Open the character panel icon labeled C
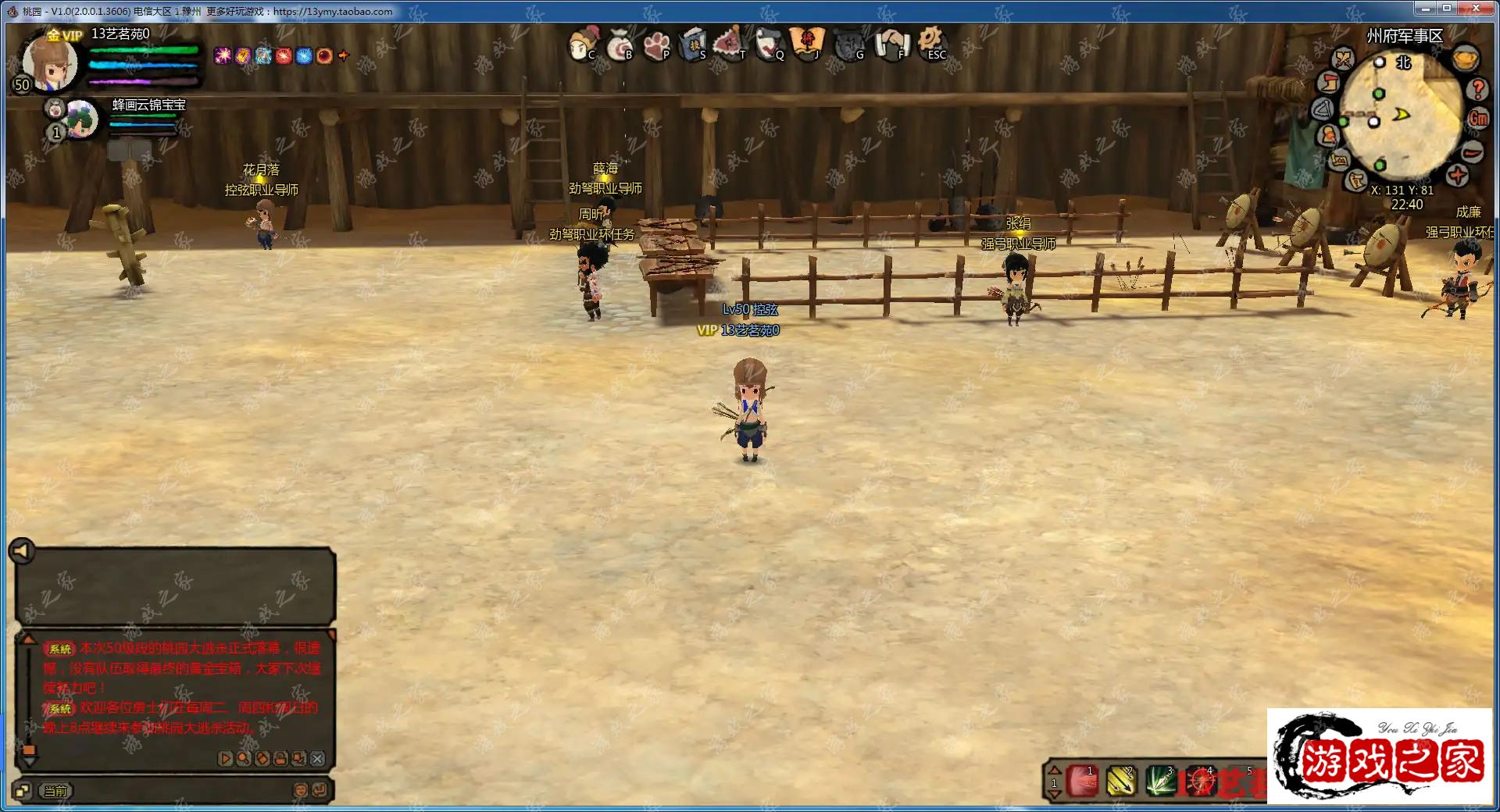Viewport: 1500px width, 812px height. 581,45
